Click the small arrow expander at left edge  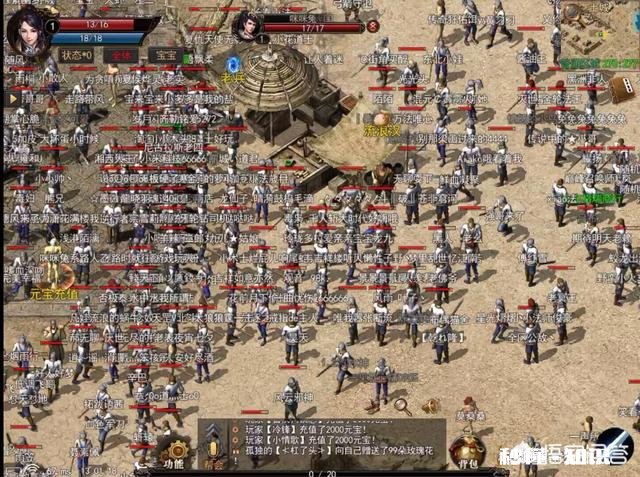[x=12, y=100]
